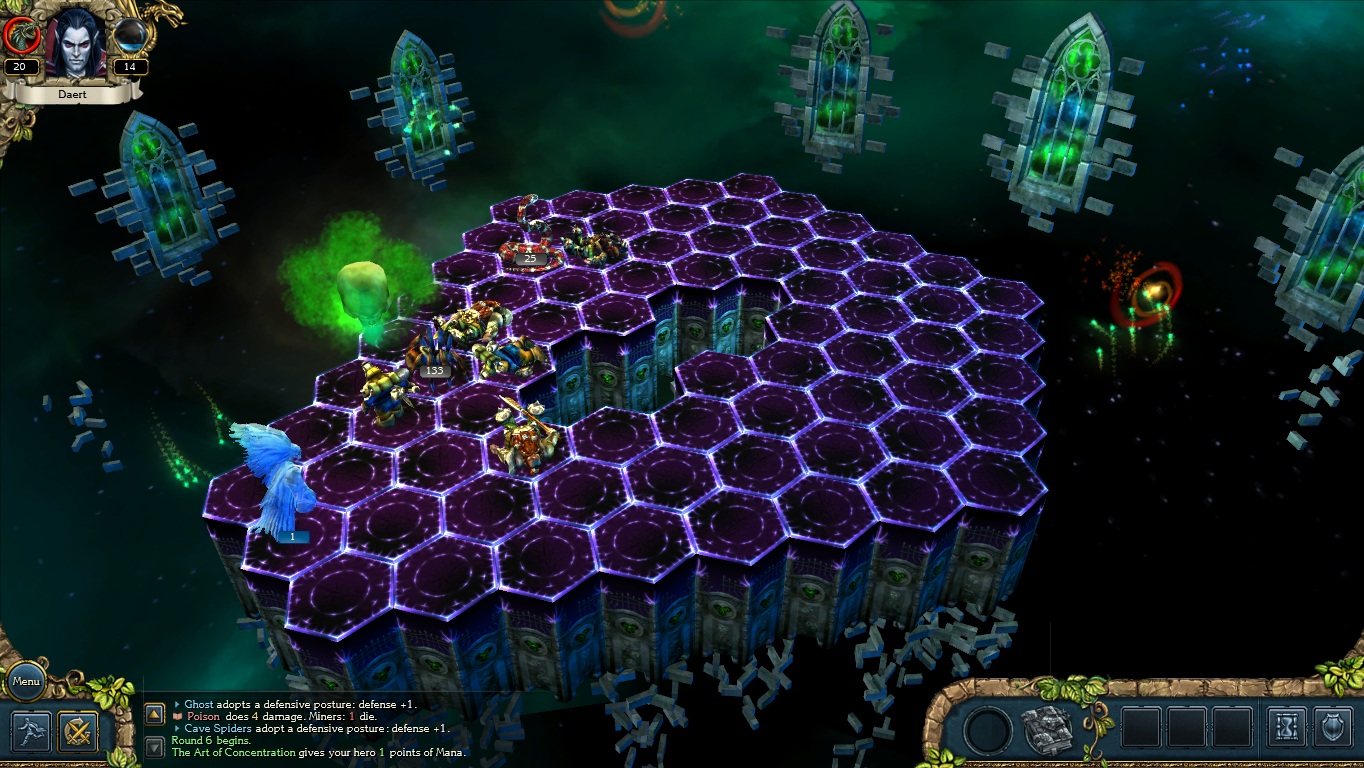The width and height of the screenshot is (1364, 768).
Task: Click the combat log down arrow
Action: 154,746
